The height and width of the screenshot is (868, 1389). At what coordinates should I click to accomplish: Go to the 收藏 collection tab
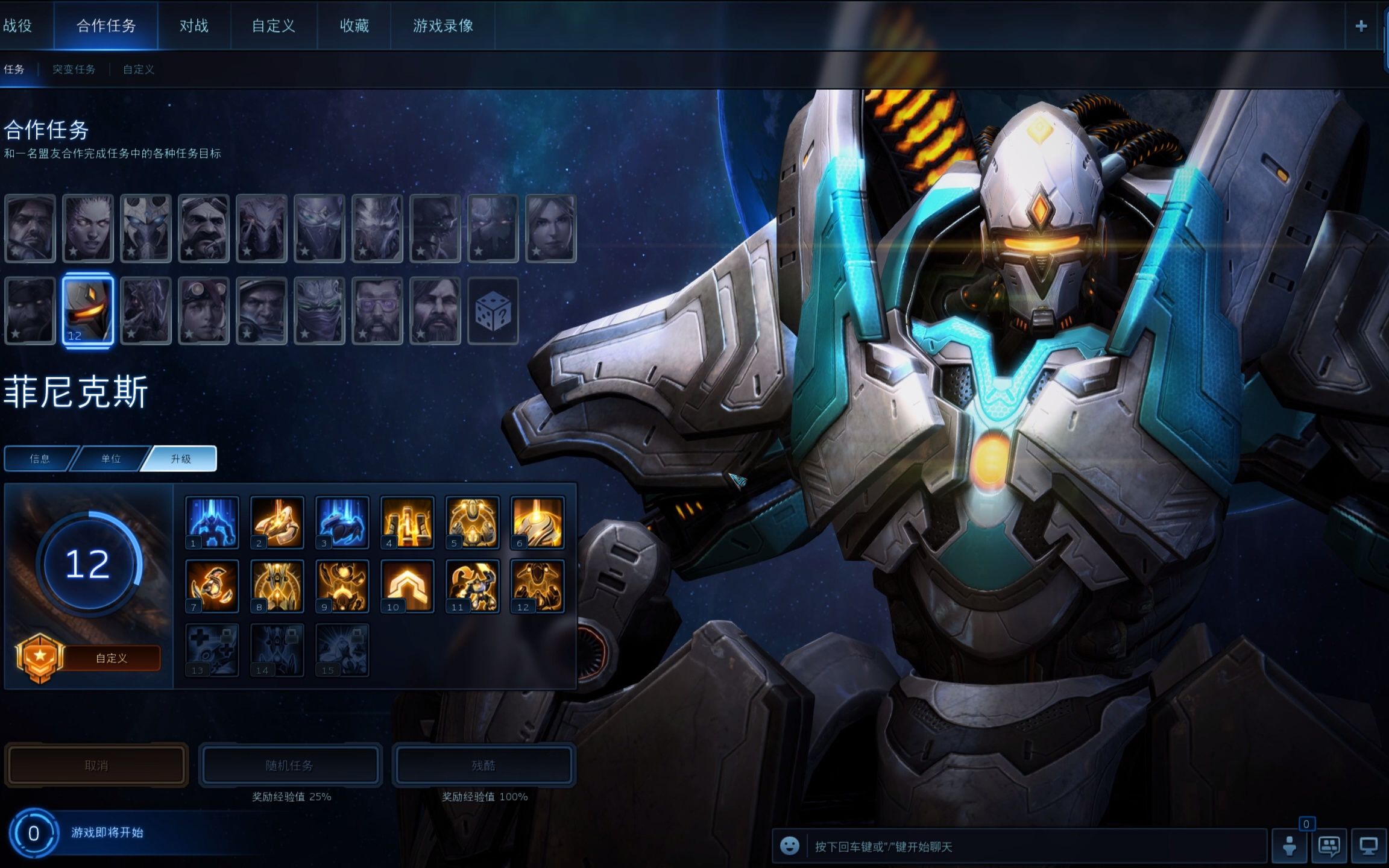click(x=354, y=26)
